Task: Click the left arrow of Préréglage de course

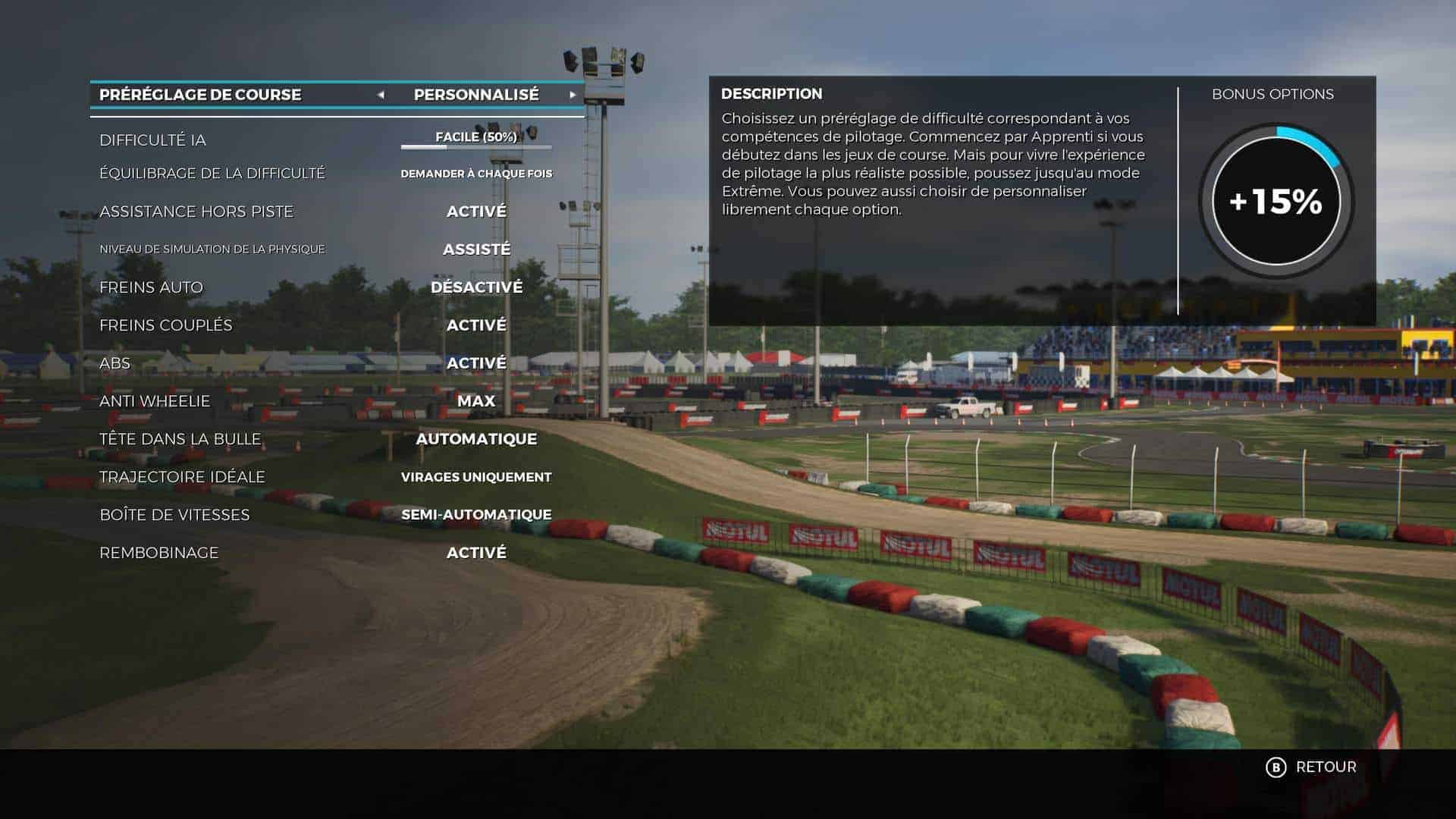Action: 381,95
